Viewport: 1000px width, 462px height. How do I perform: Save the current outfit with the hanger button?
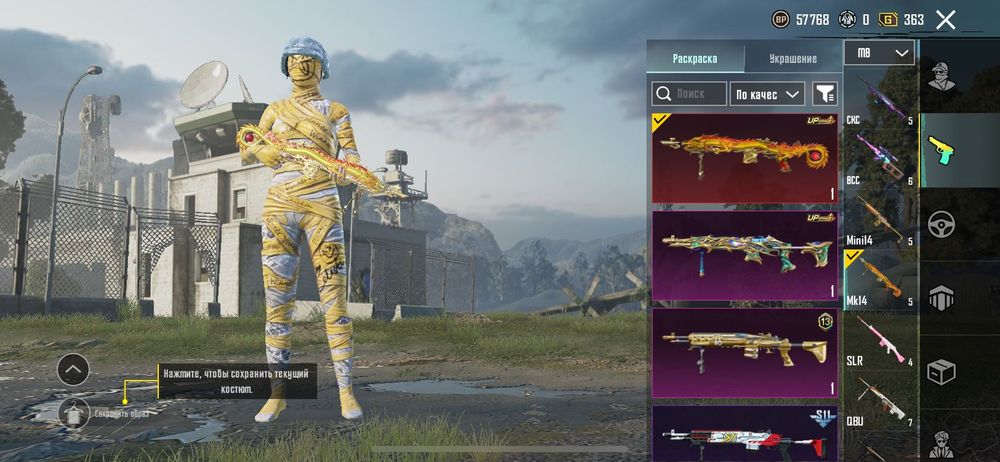click(73, 412)
